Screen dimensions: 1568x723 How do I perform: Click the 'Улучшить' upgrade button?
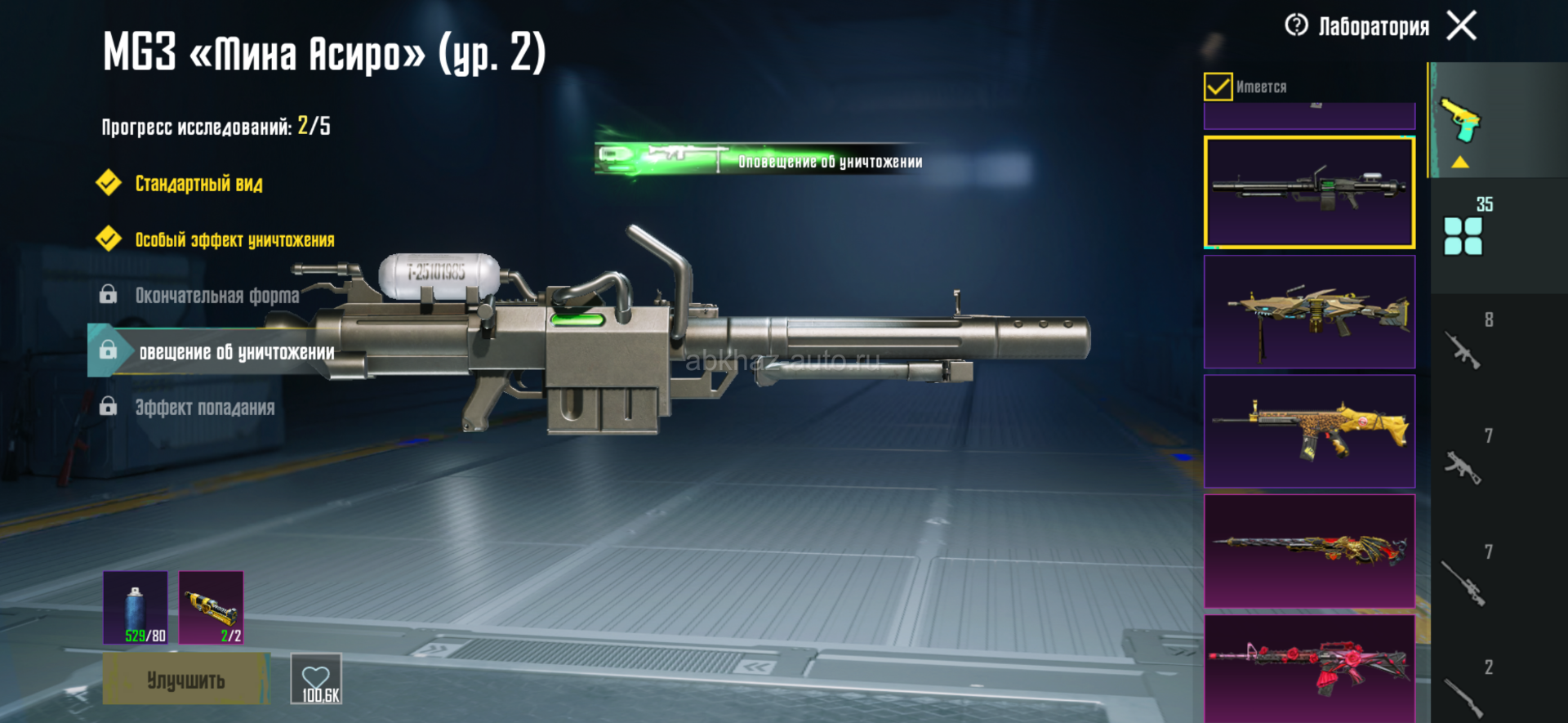click(x=185, y=680)
